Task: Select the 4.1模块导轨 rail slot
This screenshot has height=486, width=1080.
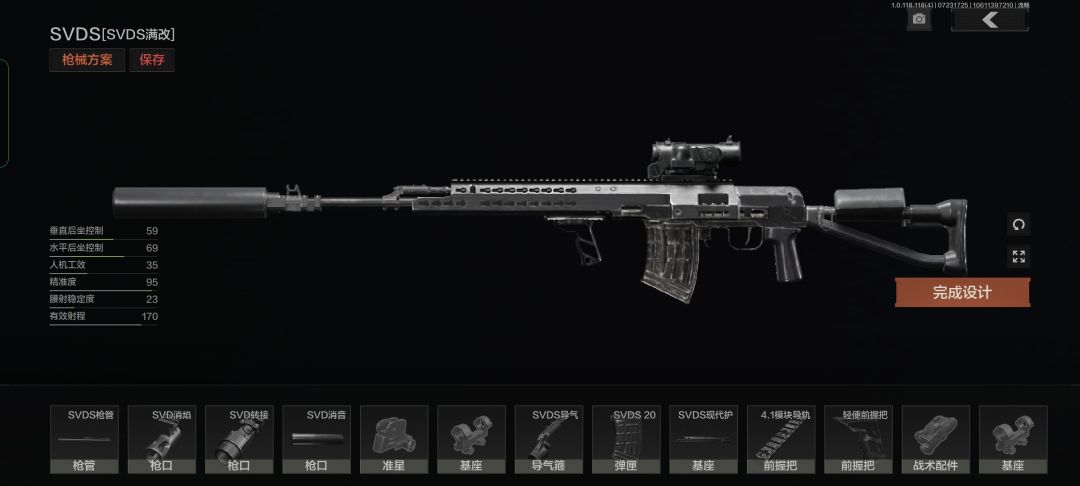Action: pyautogui.click(x=781, y=439)
